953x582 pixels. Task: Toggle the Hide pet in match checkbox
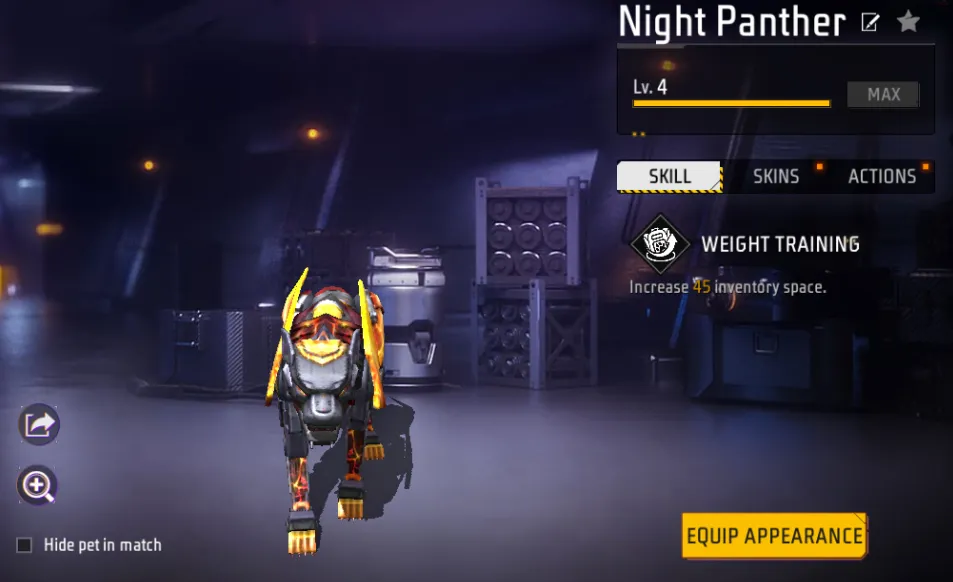25,545
